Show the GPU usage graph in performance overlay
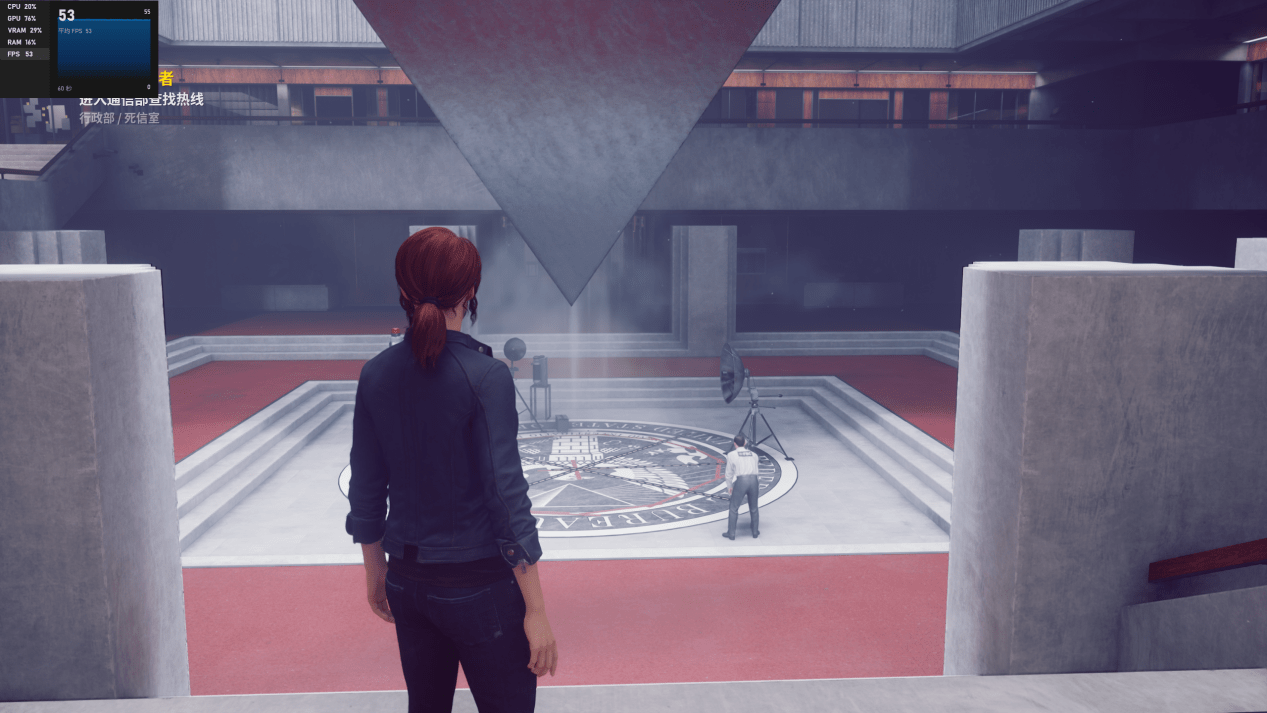Screen dimensions: 1267x713 coord(24,18)
